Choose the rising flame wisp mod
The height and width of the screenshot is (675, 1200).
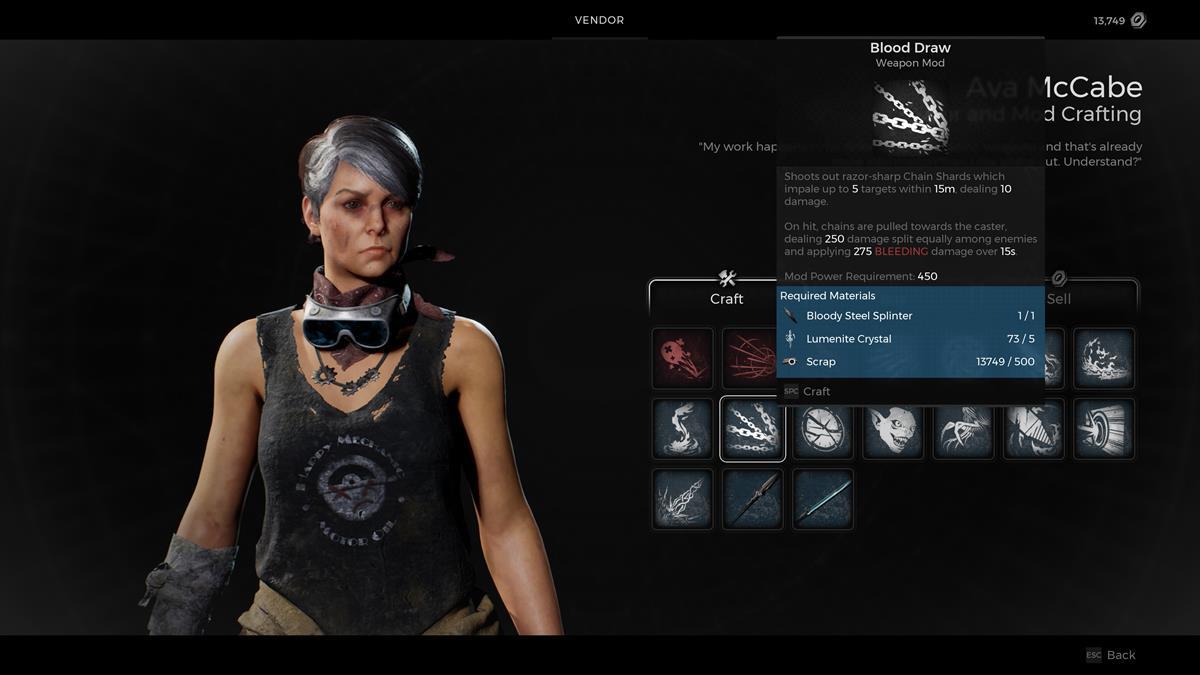[x=682, y=429]
